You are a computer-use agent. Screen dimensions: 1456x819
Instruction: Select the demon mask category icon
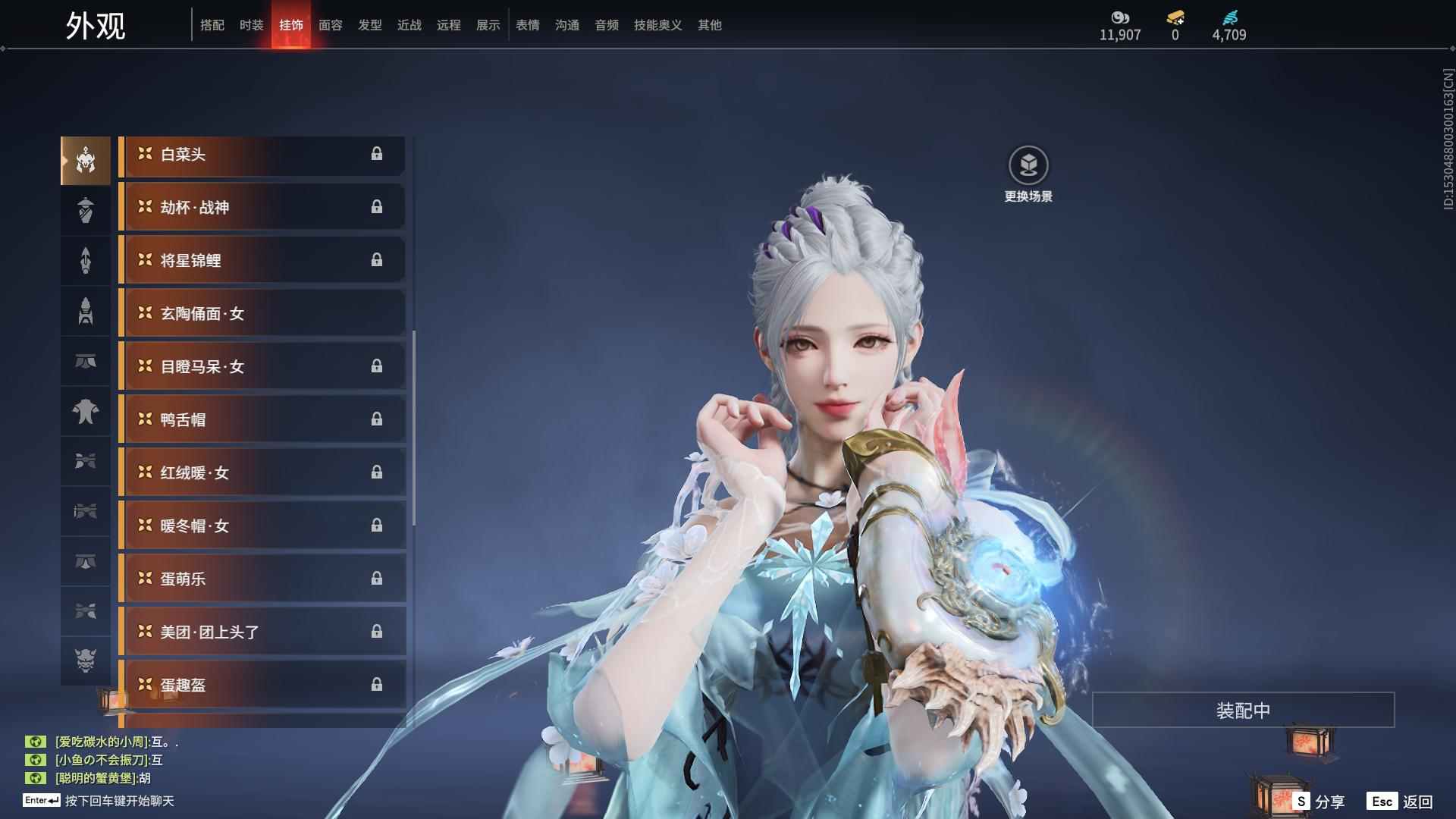click(x=86, y=661)
